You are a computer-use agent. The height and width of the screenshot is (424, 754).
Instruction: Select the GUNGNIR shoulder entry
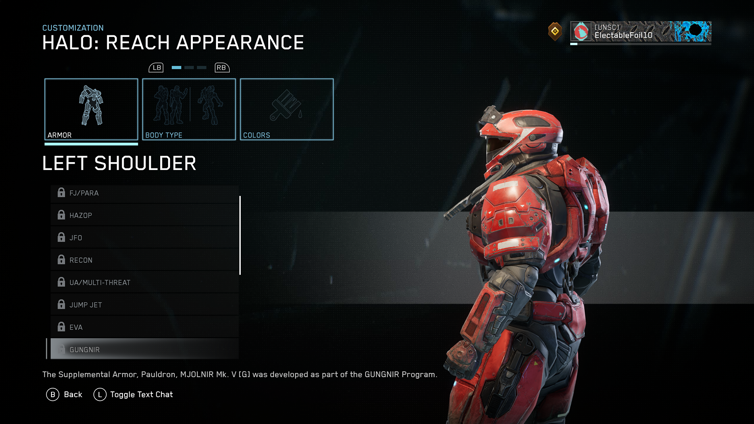[x=145, y=350]
